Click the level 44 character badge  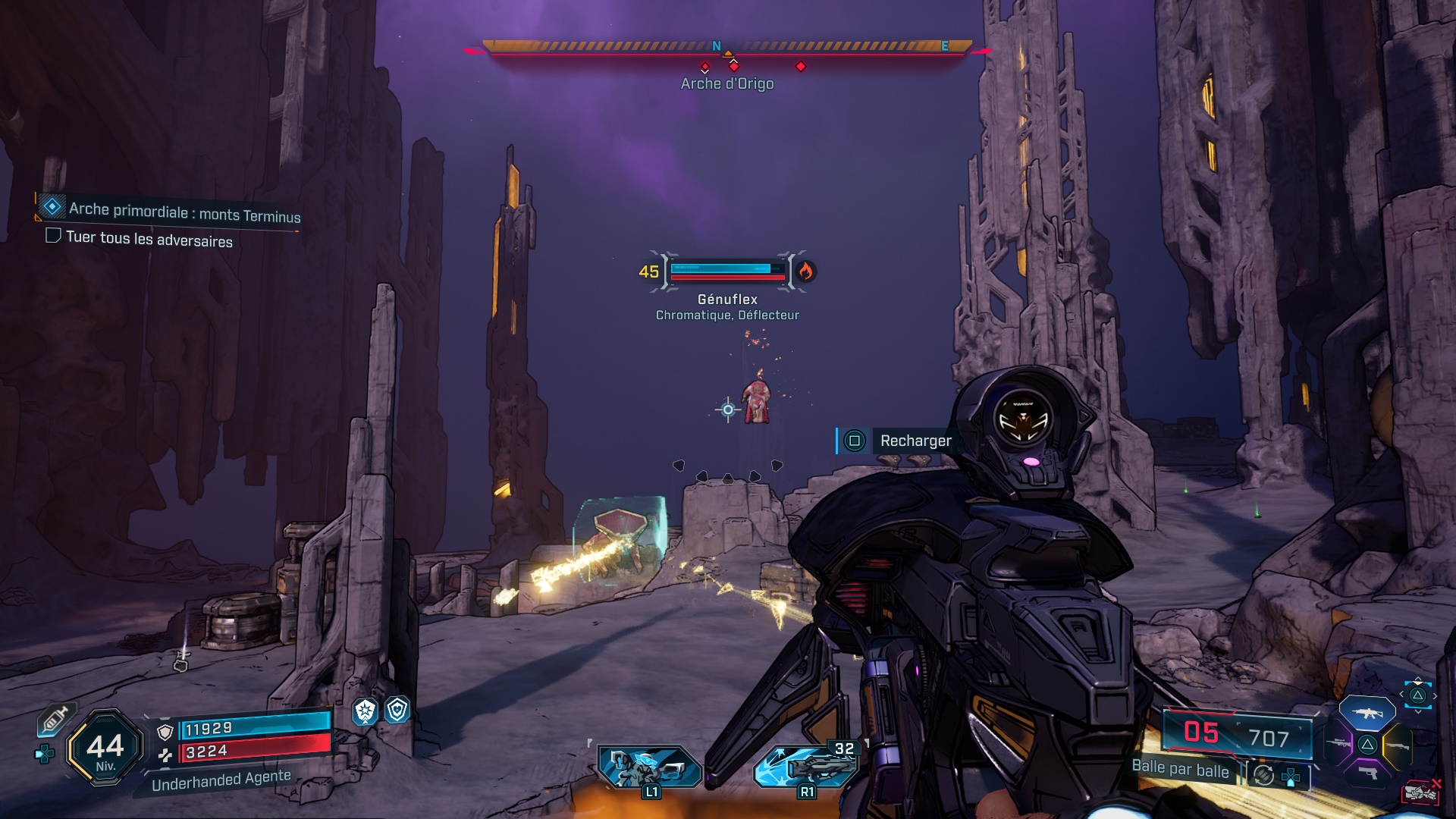tap(105, 748)
